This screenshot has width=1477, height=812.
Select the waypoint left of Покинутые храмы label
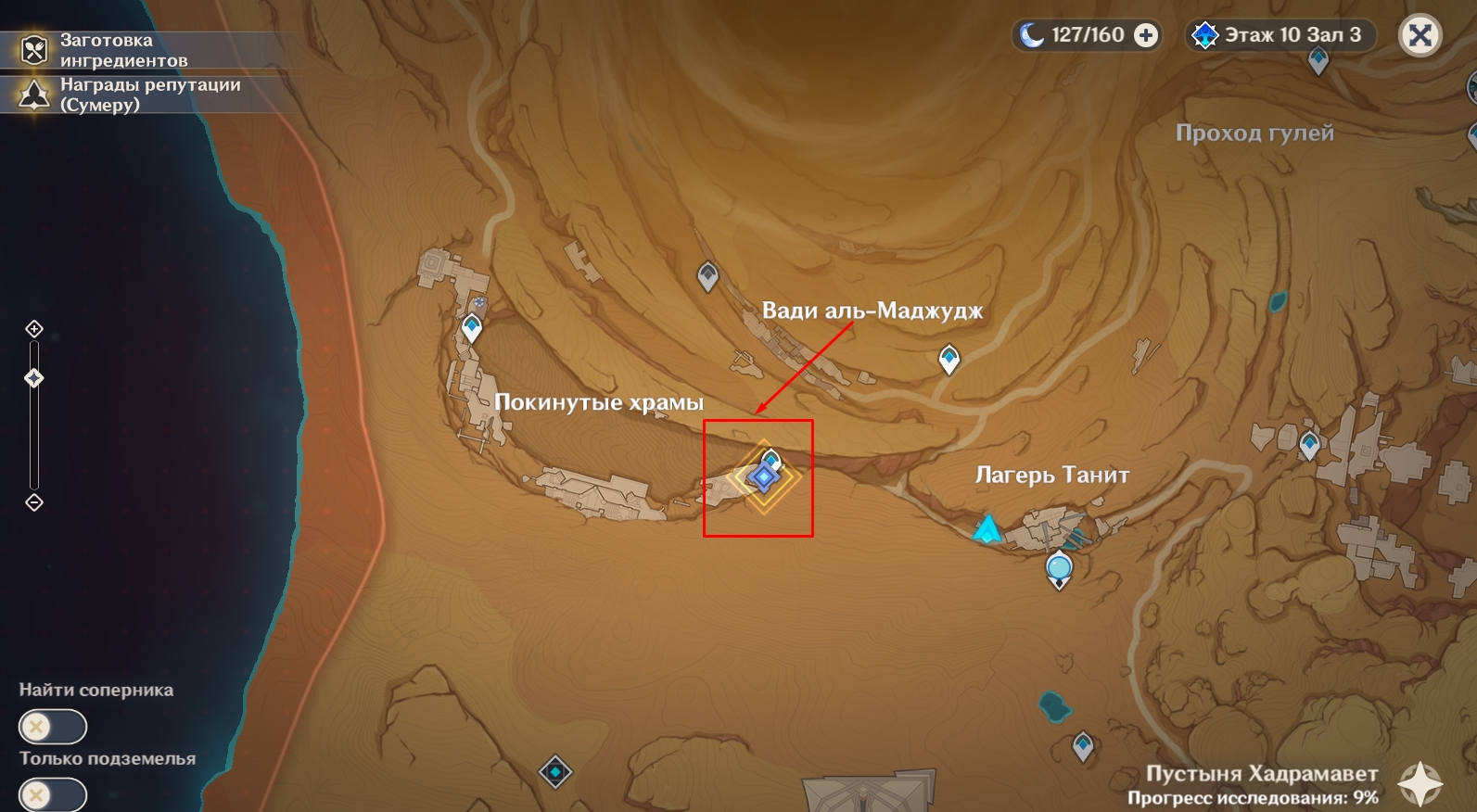[472, 327]
